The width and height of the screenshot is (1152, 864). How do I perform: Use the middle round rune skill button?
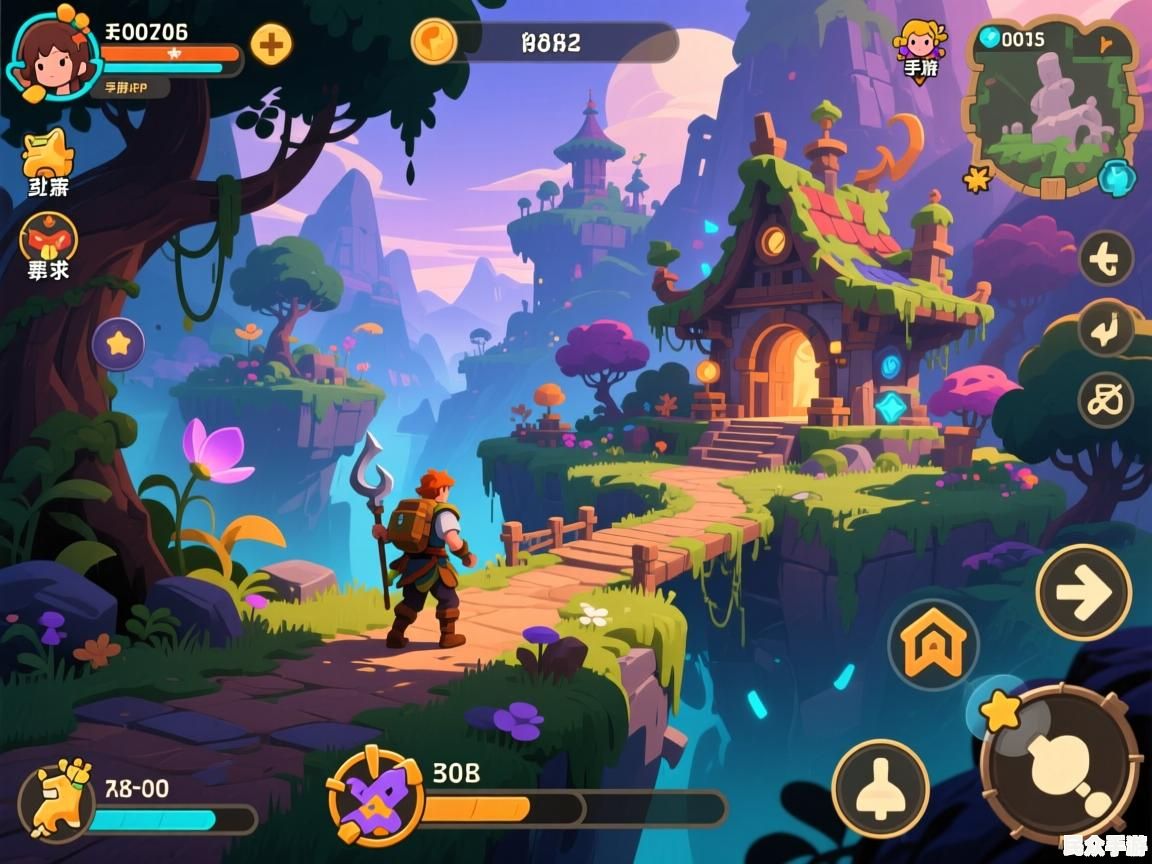(1106, 329)
